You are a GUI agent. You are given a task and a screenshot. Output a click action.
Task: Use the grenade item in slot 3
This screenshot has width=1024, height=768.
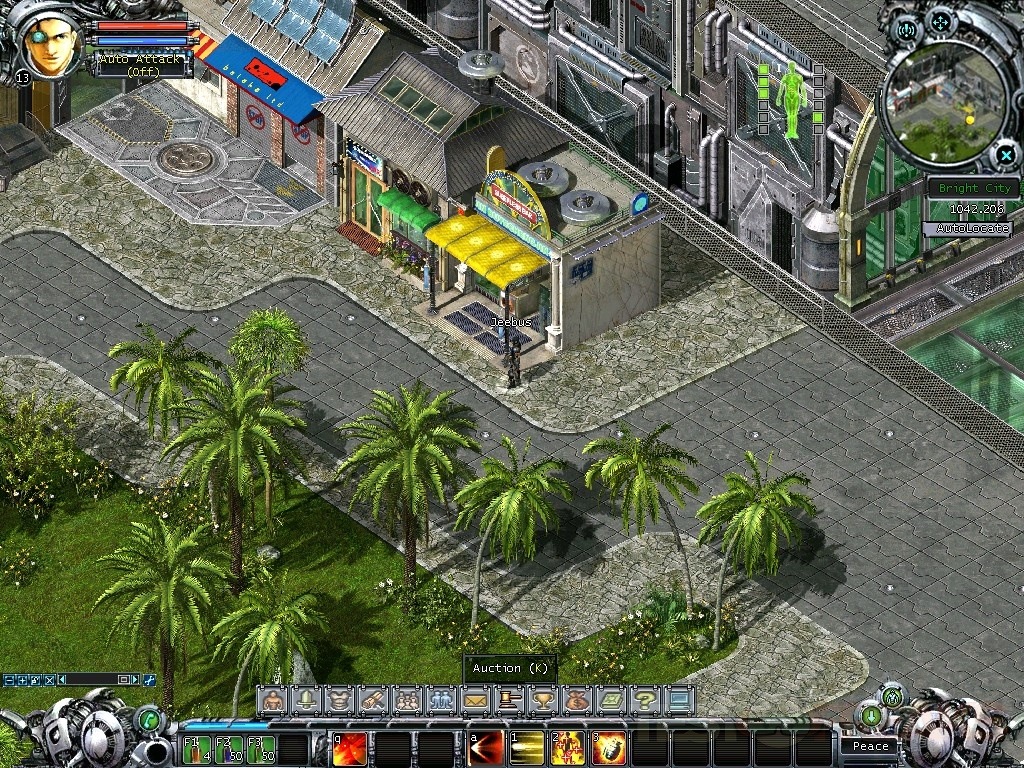[x=609, y=748]
